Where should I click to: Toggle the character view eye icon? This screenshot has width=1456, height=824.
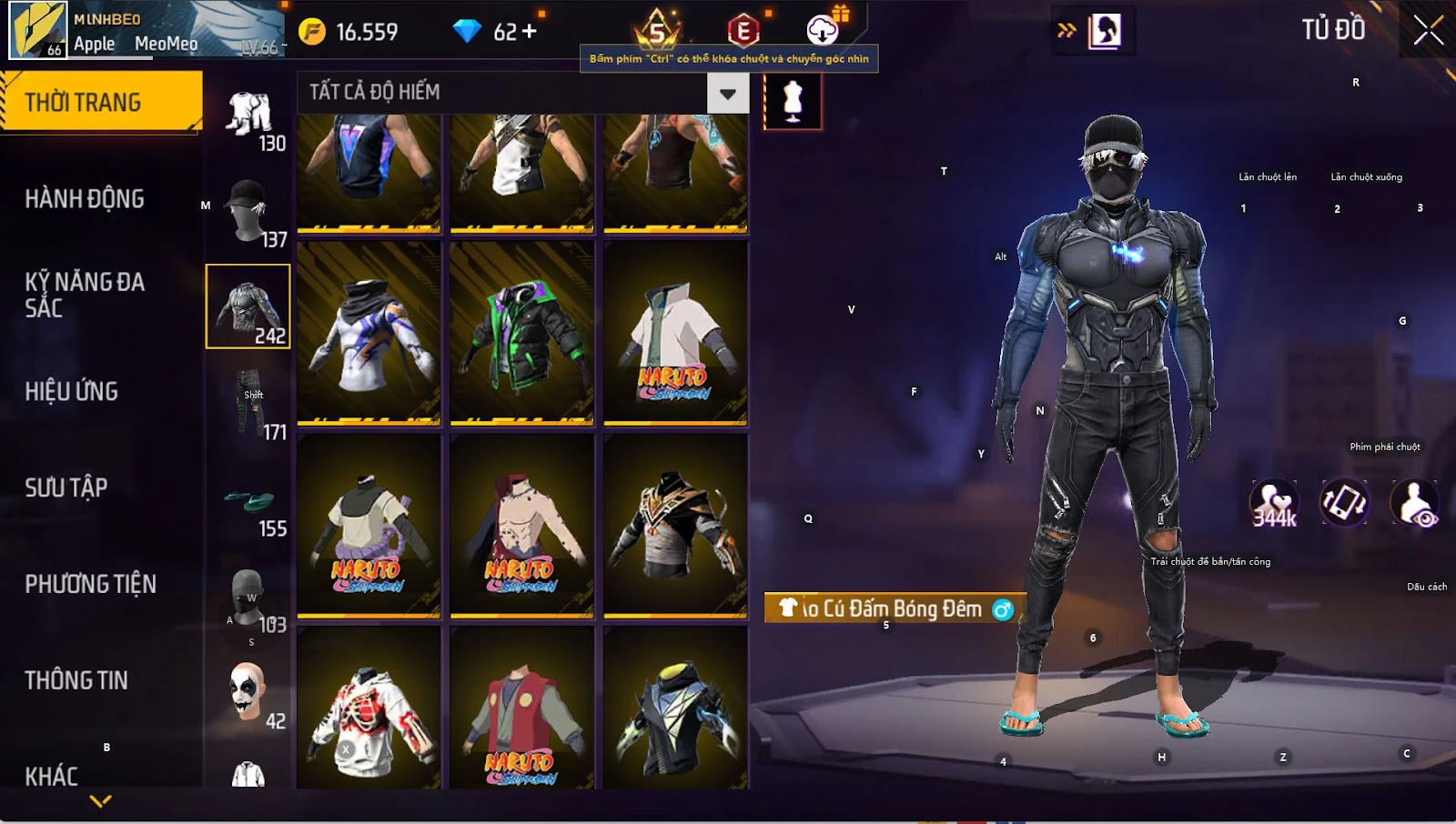(x=1414, y=503)
